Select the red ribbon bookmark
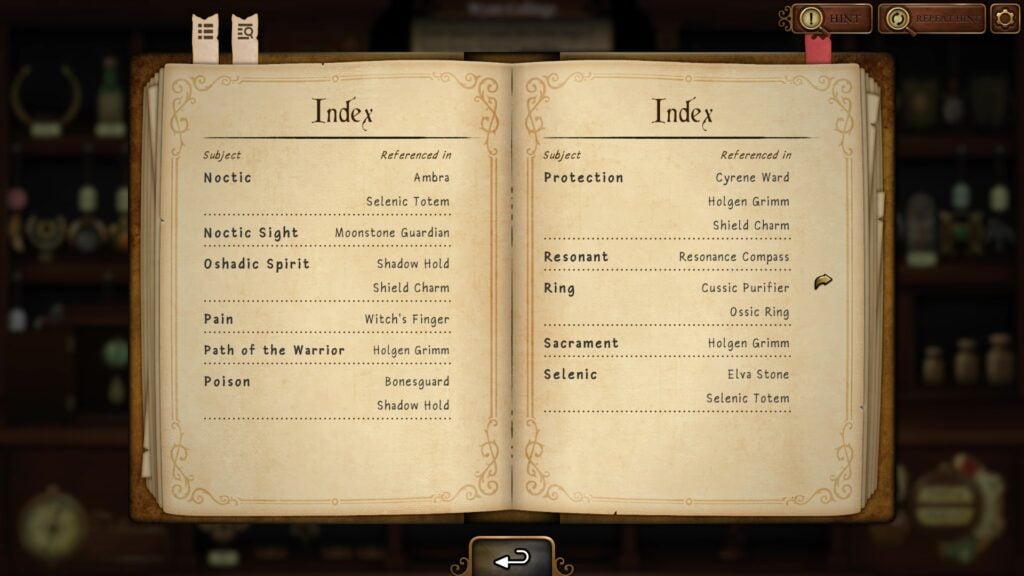 (818, 47)
